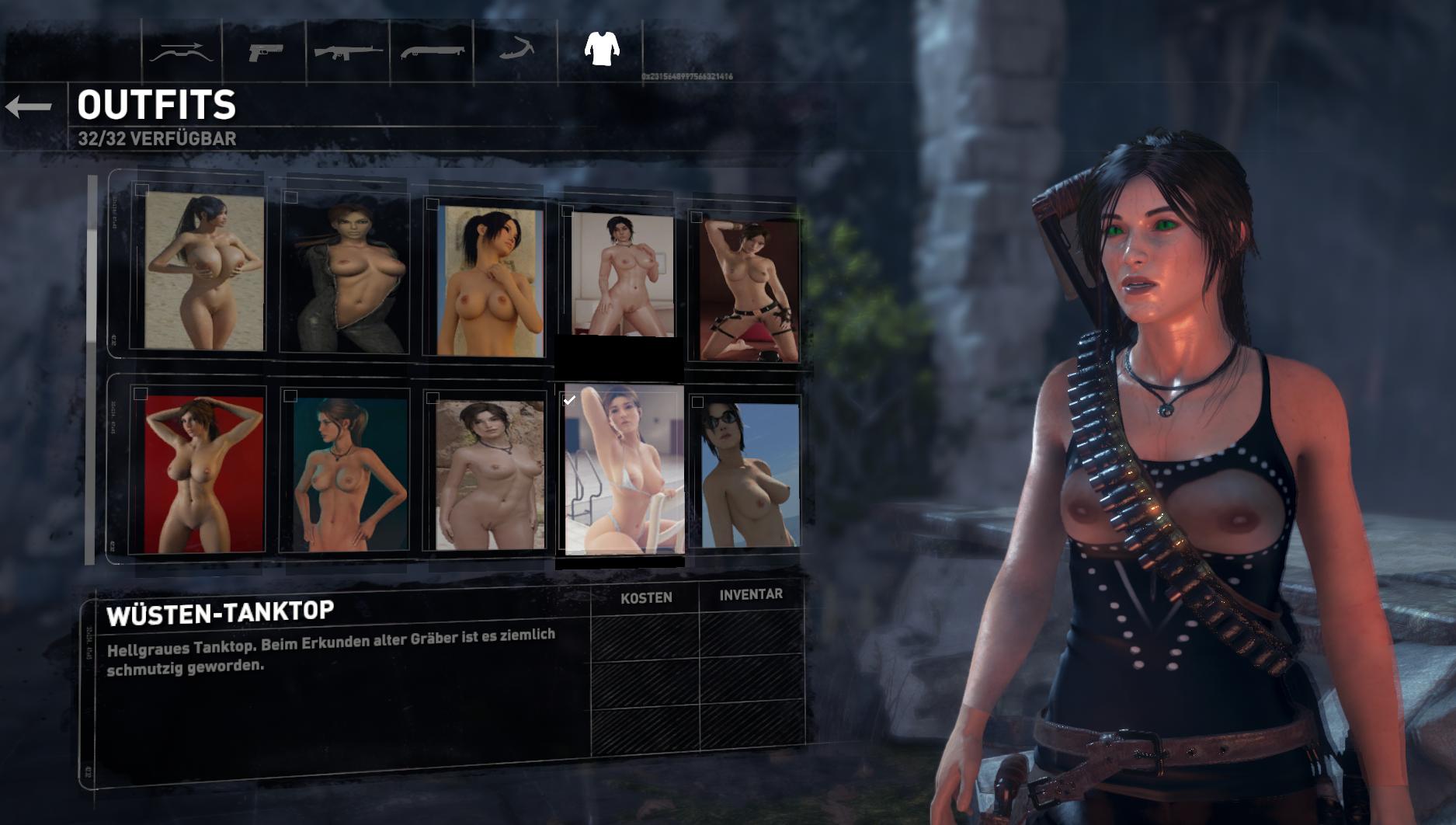Screen dimensions: 1456x825
Task: Click the WÜSTEN-TANKTOP outfit title
Action: pos(217,611)
